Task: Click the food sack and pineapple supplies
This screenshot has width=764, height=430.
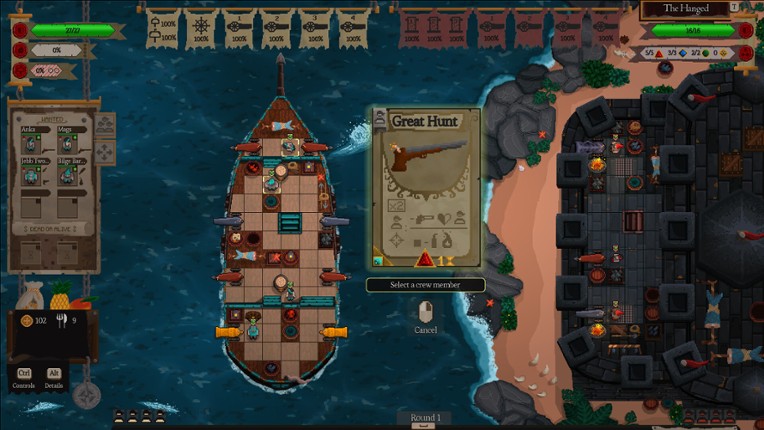Action: pos(45,296)
